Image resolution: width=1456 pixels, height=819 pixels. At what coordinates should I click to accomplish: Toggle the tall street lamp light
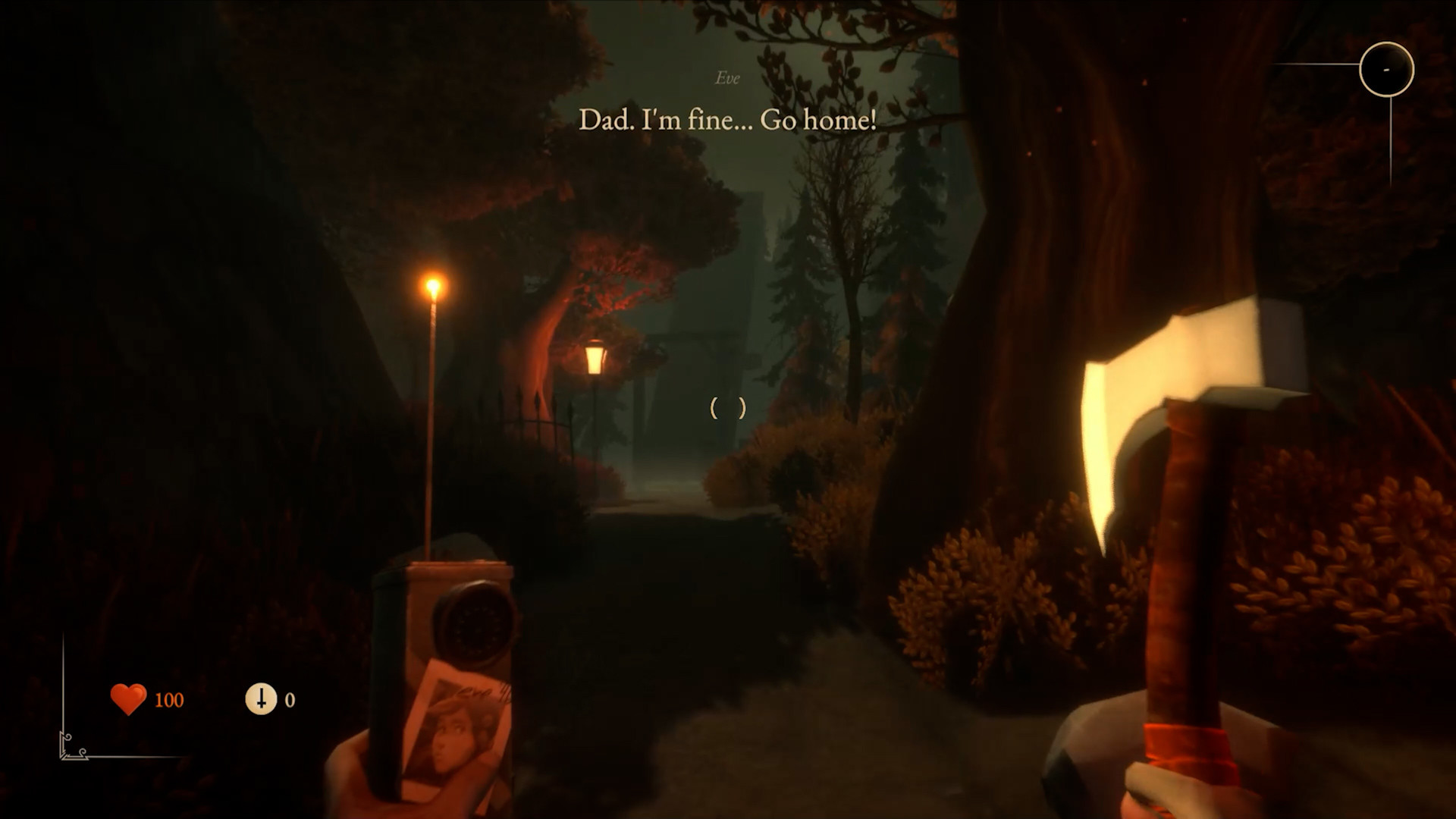(x=435, y=288)
